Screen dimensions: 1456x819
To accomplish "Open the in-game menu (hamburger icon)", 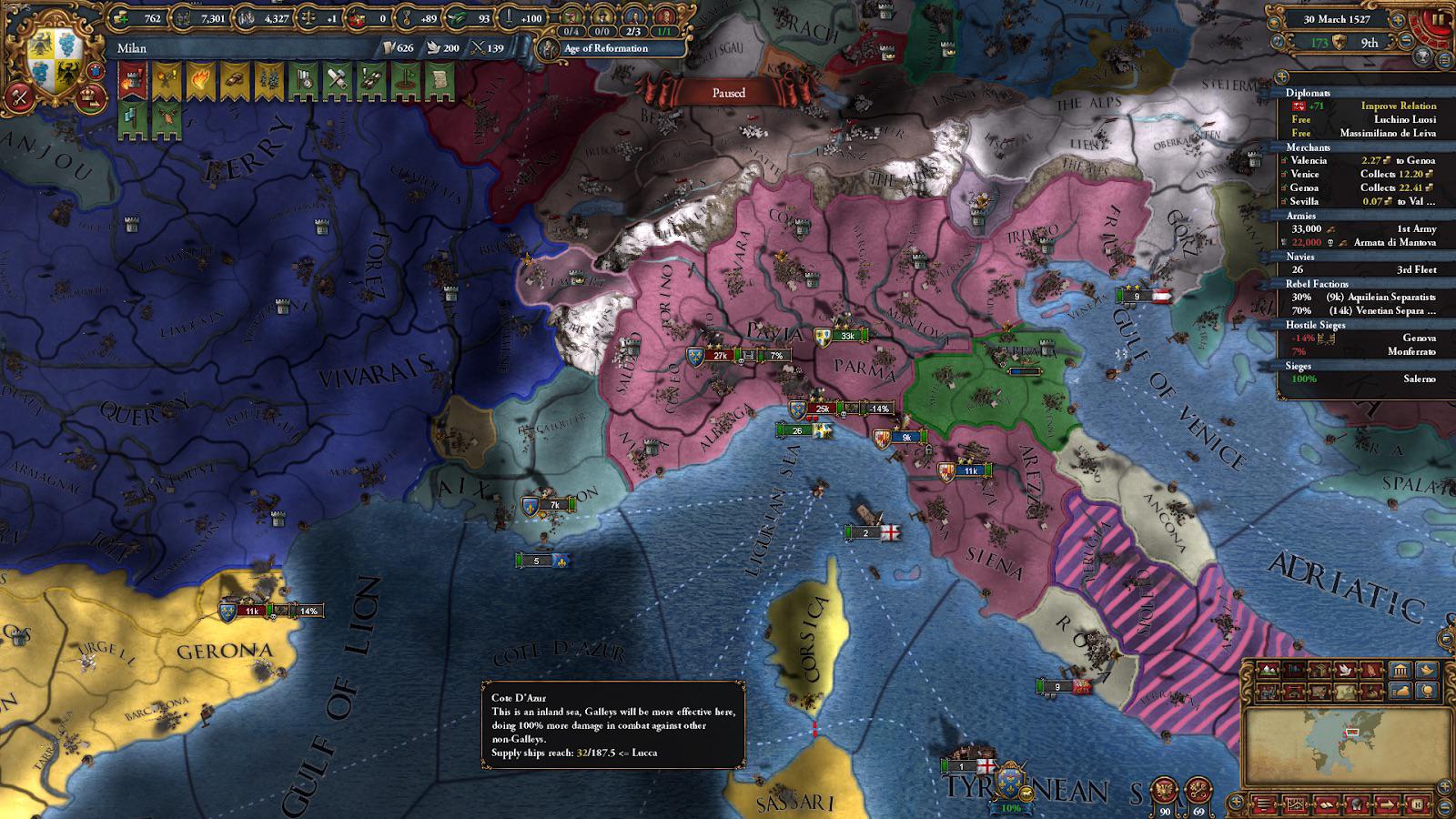I will [1262, 804].
